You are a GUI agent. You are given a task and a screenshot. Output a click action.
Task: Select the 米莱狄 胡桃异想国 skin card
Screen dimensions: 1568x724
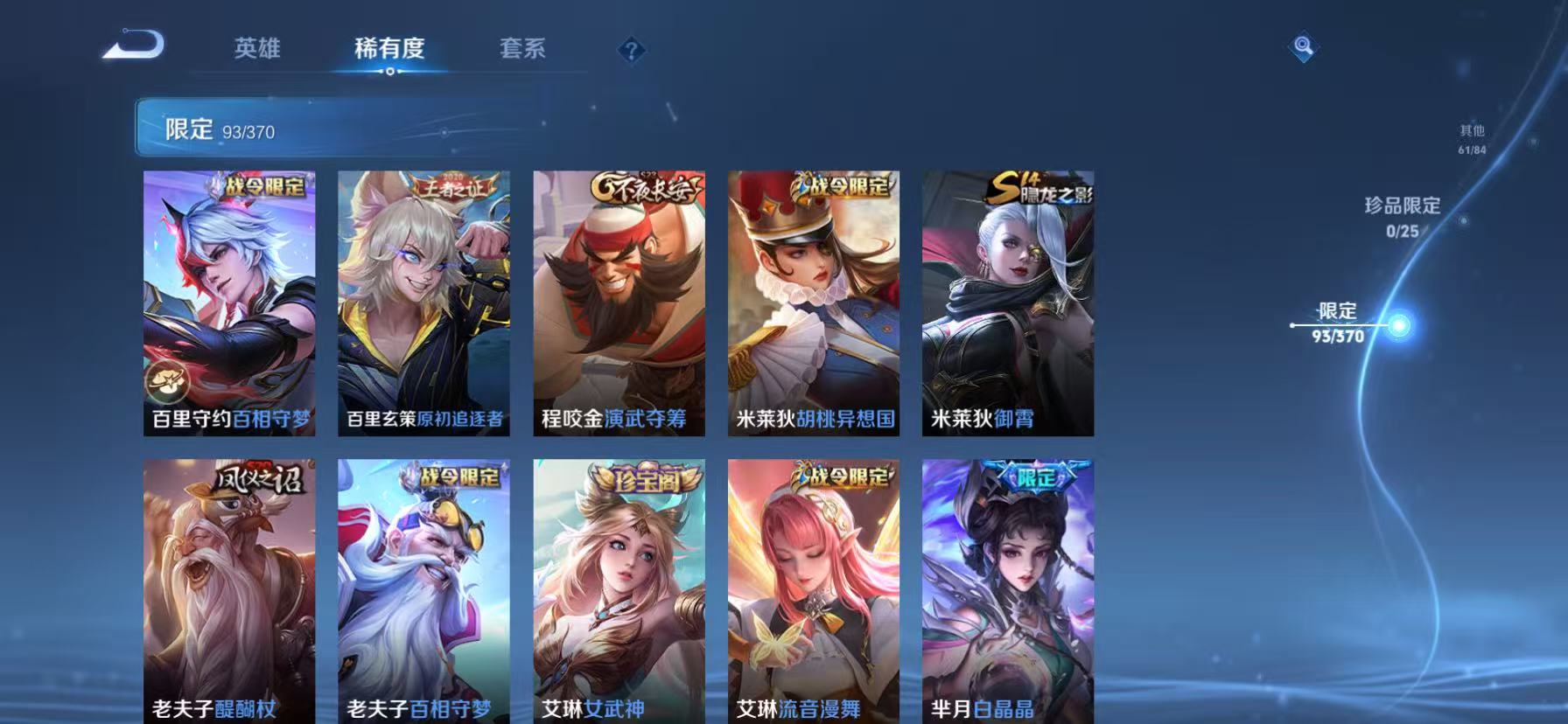(x=812, y=303)
